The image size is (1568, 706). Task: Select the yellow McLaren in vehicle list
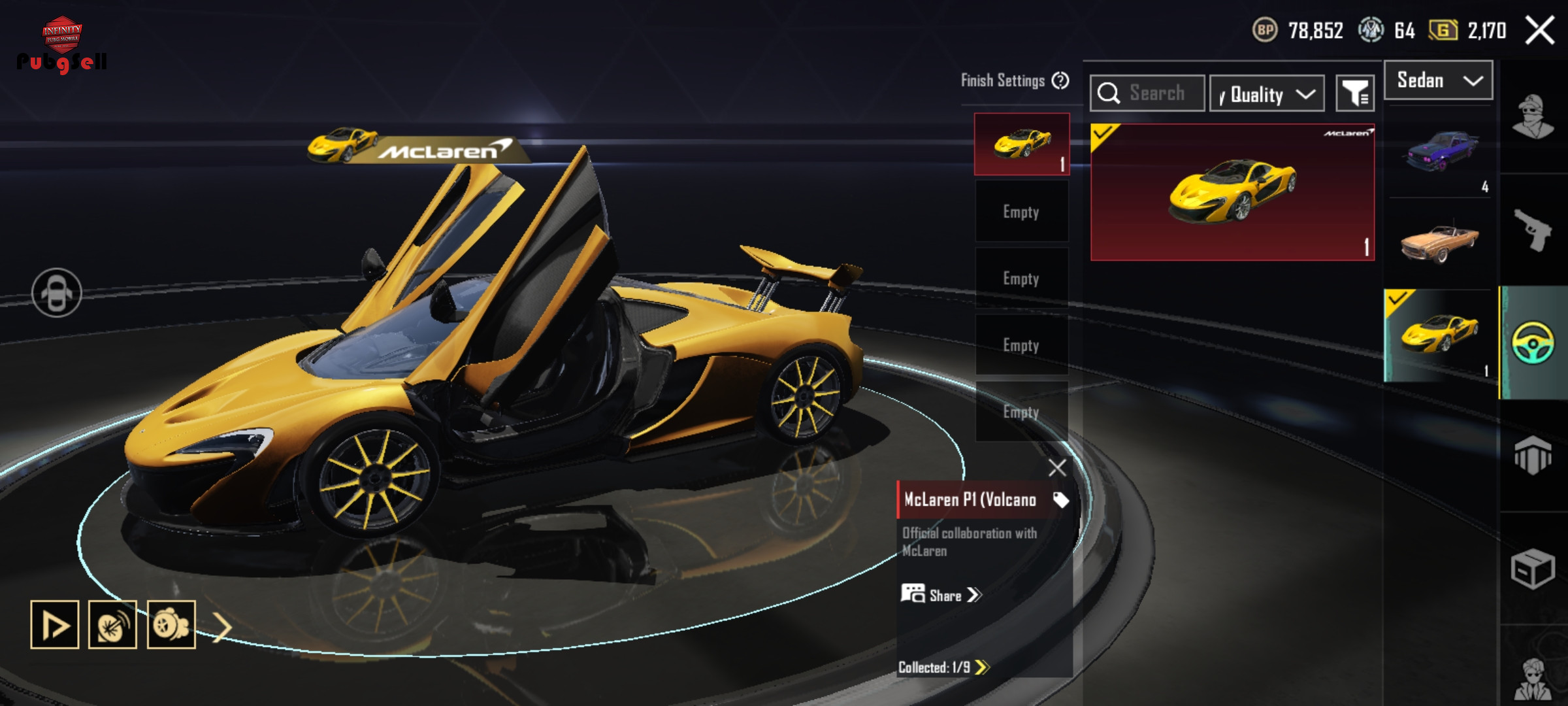tap(1440, 335)
